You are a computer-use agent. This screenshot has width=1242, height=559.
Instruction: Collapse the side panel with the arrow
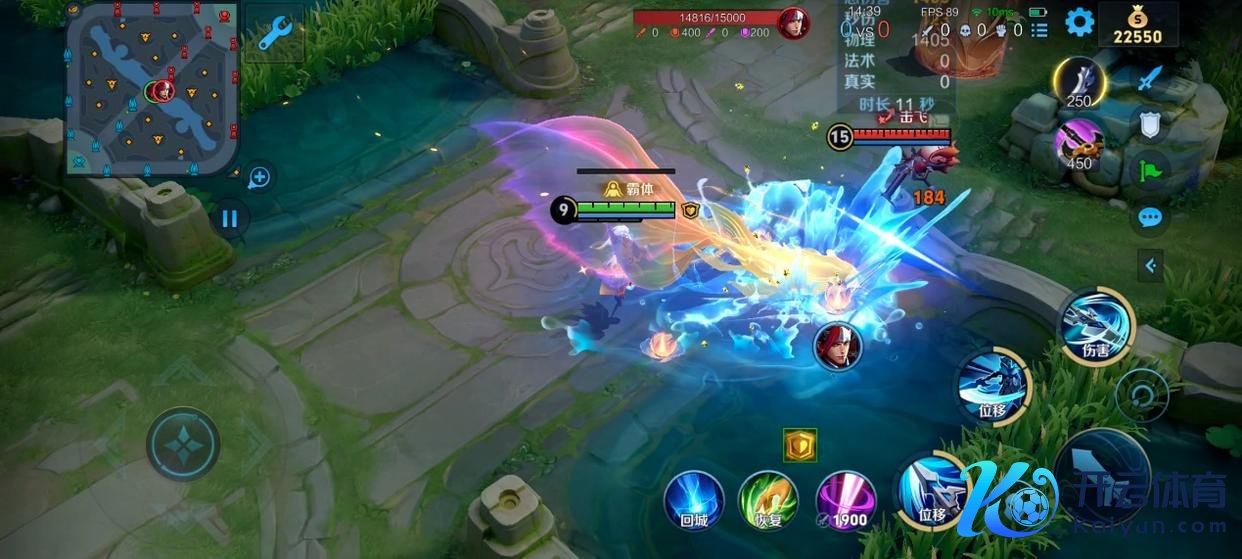[x=1150, y=265]
